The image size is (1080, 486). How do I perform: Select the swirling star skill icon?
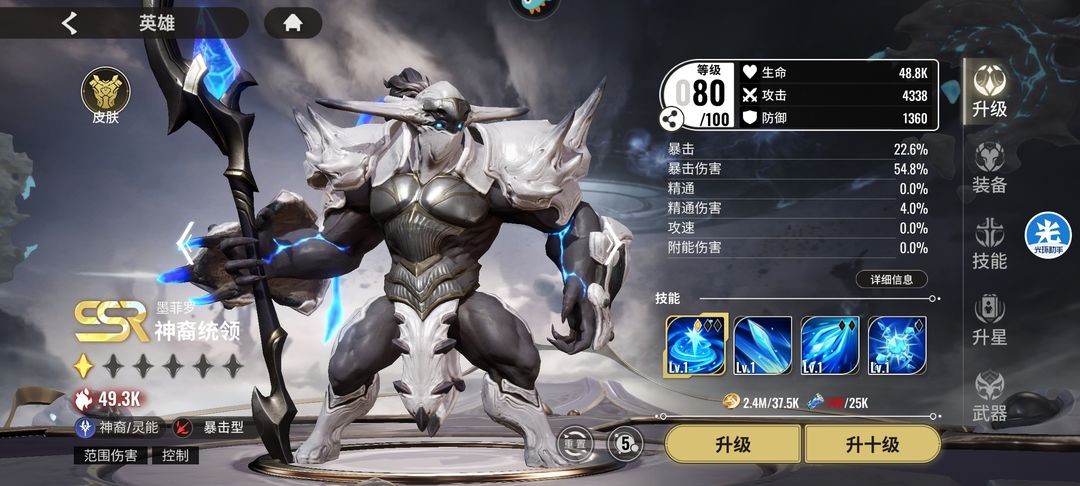(x=695, y=345)
